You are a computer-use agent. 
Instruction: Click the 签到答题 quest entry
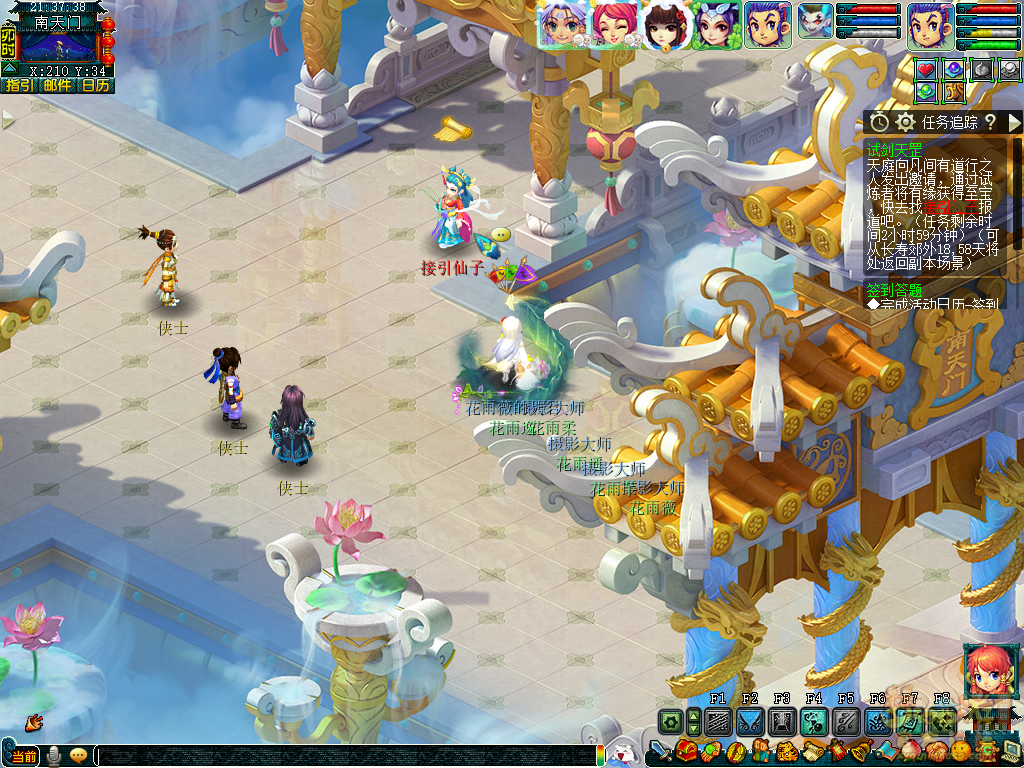click(895, 289)
